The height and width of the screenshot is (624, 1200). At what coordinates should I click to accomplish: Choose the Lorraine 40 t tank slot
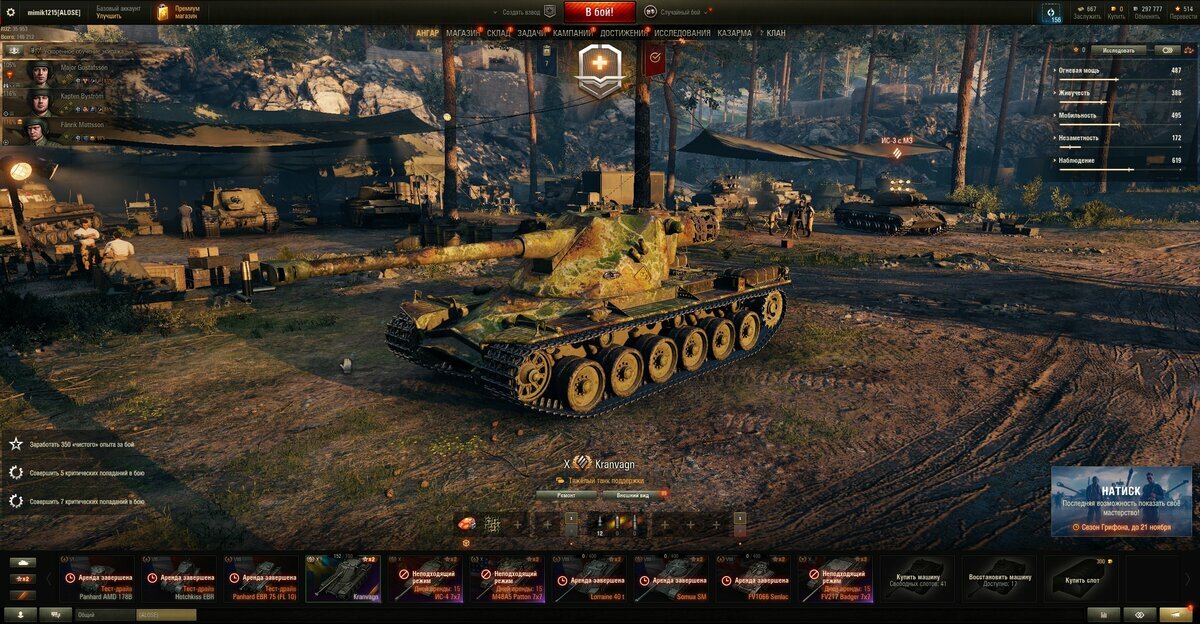[589, 579]
